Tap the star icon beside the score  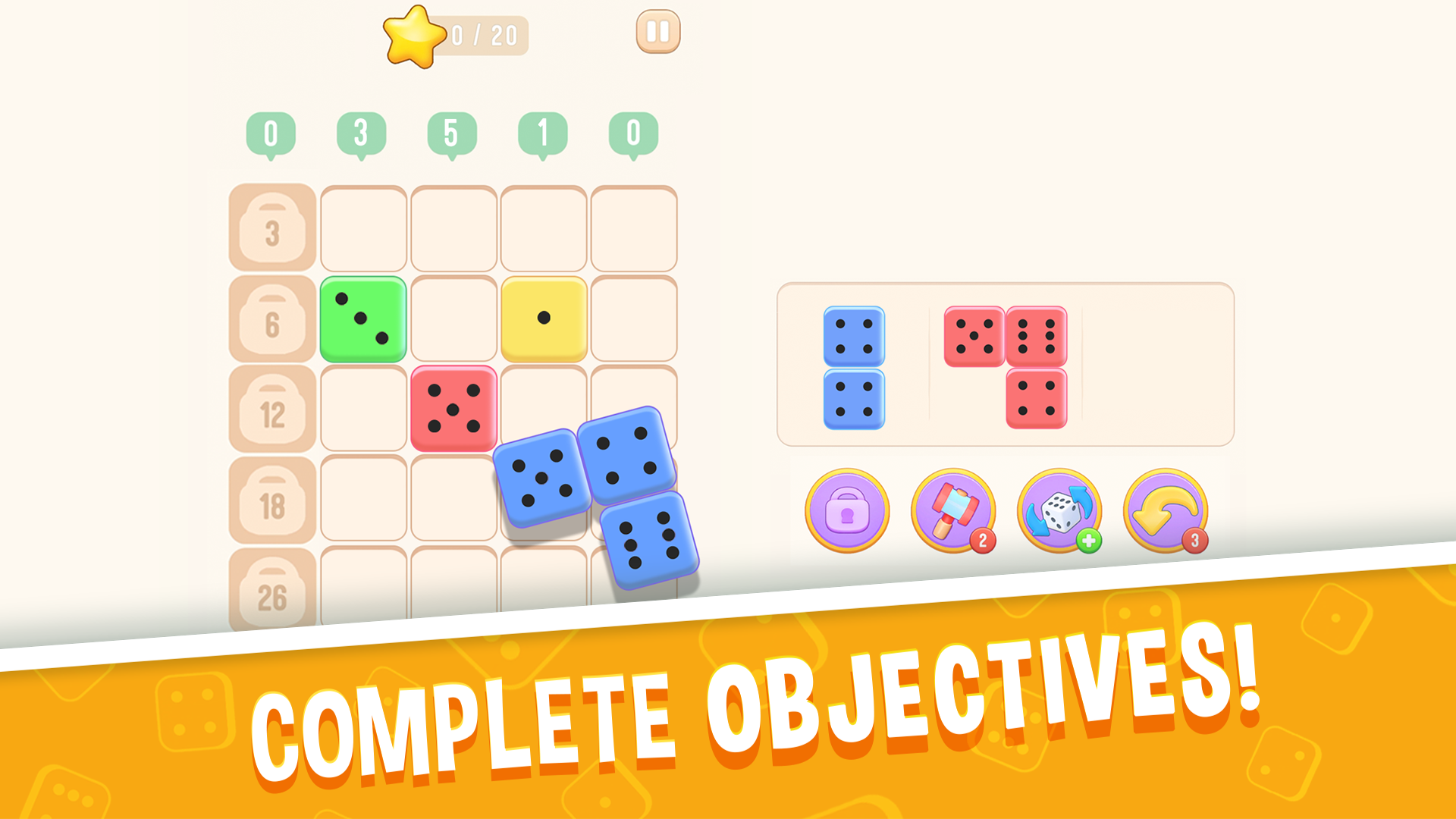click(413, 36)
